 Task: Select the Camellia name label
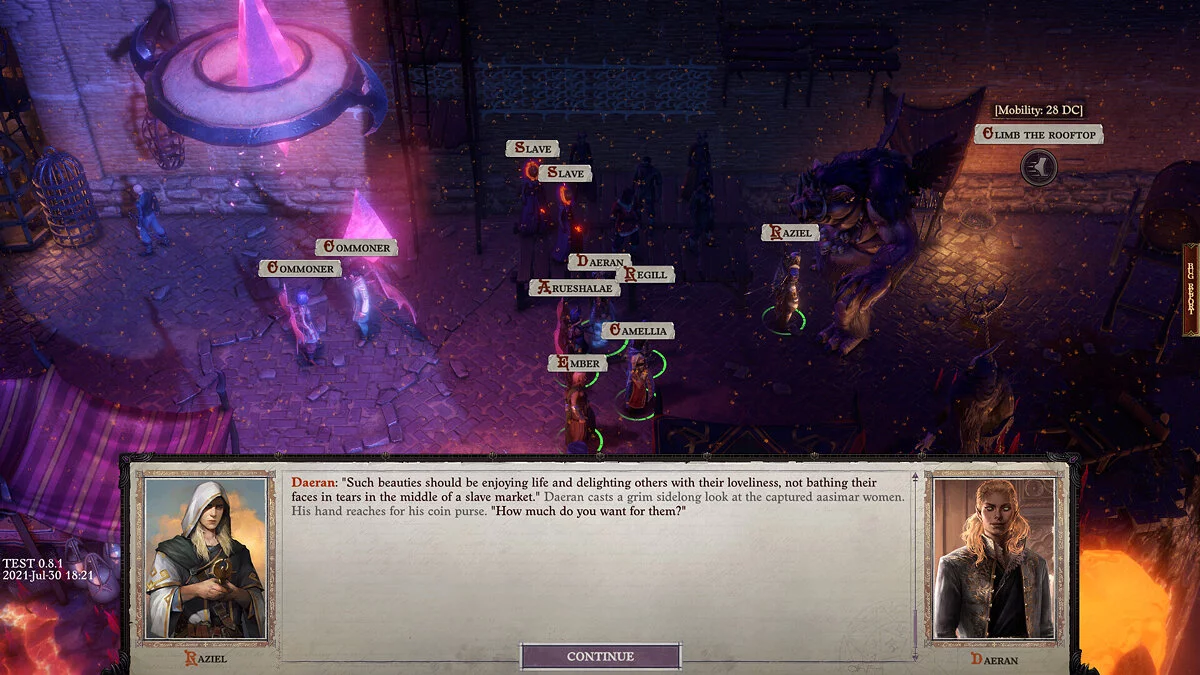point(636,331)
